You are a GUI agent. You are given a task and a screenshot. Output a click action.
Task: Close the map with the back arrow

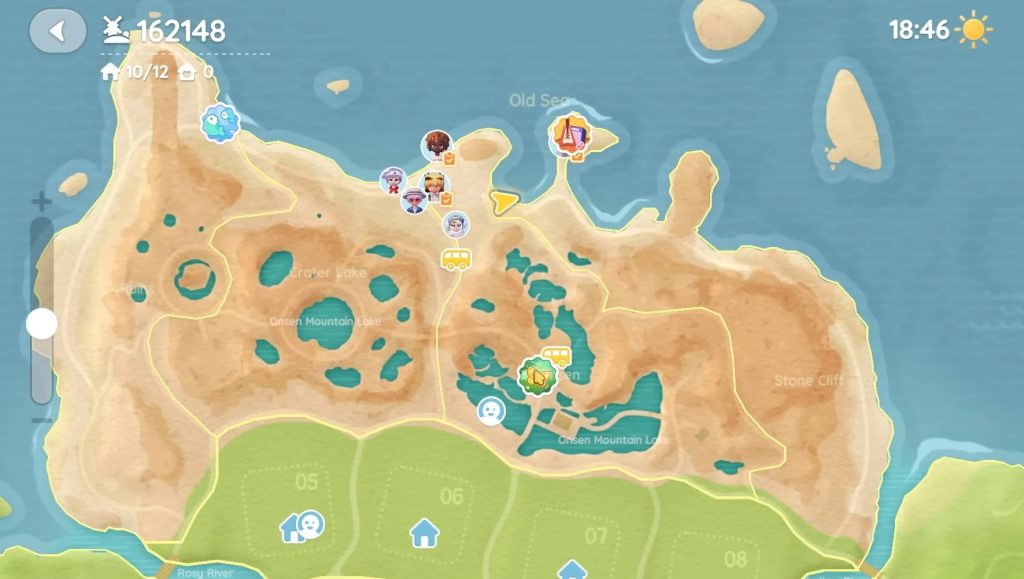click(x=57, y=31)
